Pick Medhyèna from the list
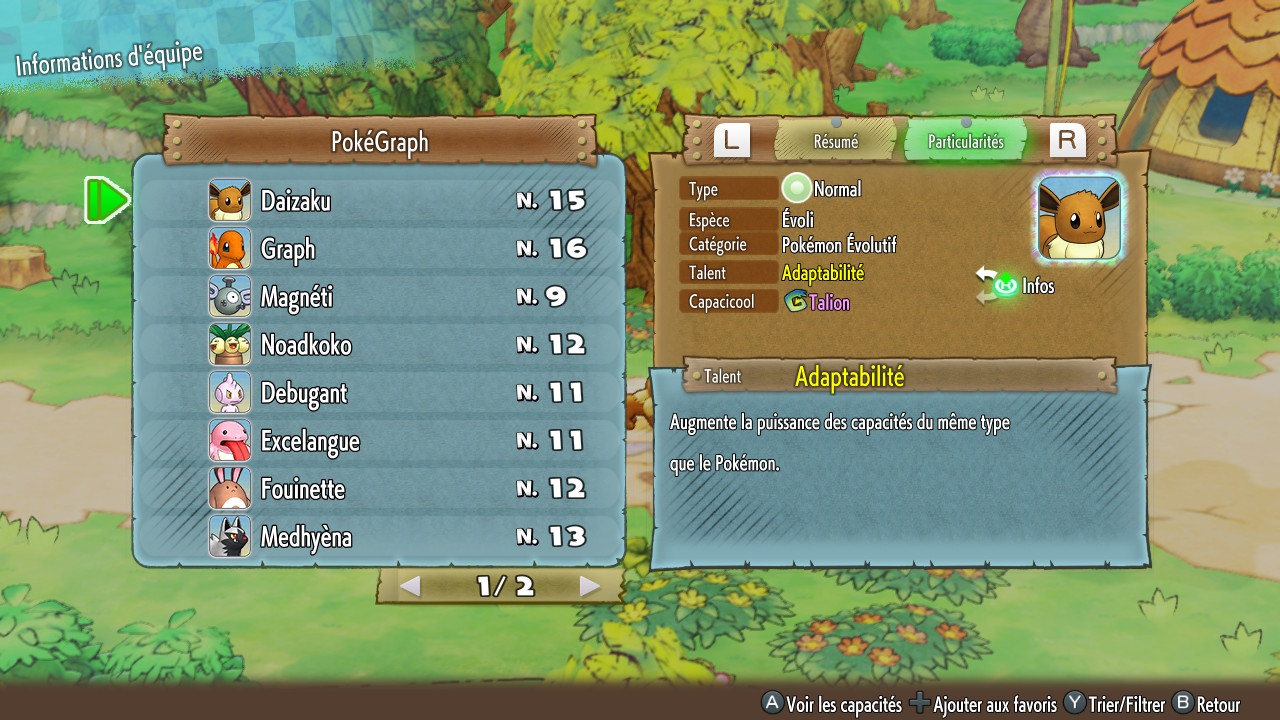The height and width of the screenshot is (720, 1280). [380, 537]
